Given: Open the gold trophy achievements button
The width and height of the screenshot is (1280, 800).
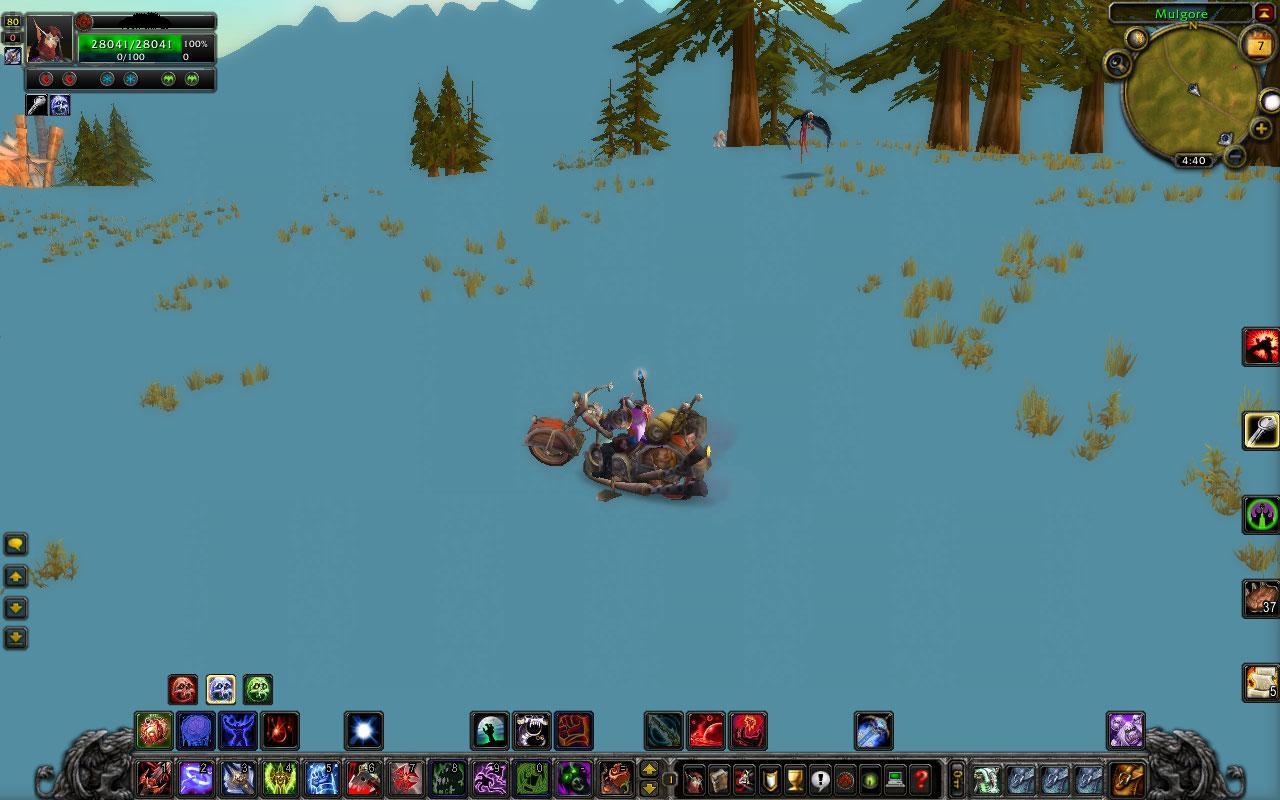Looking at the screenshot, I should (795, 778).
